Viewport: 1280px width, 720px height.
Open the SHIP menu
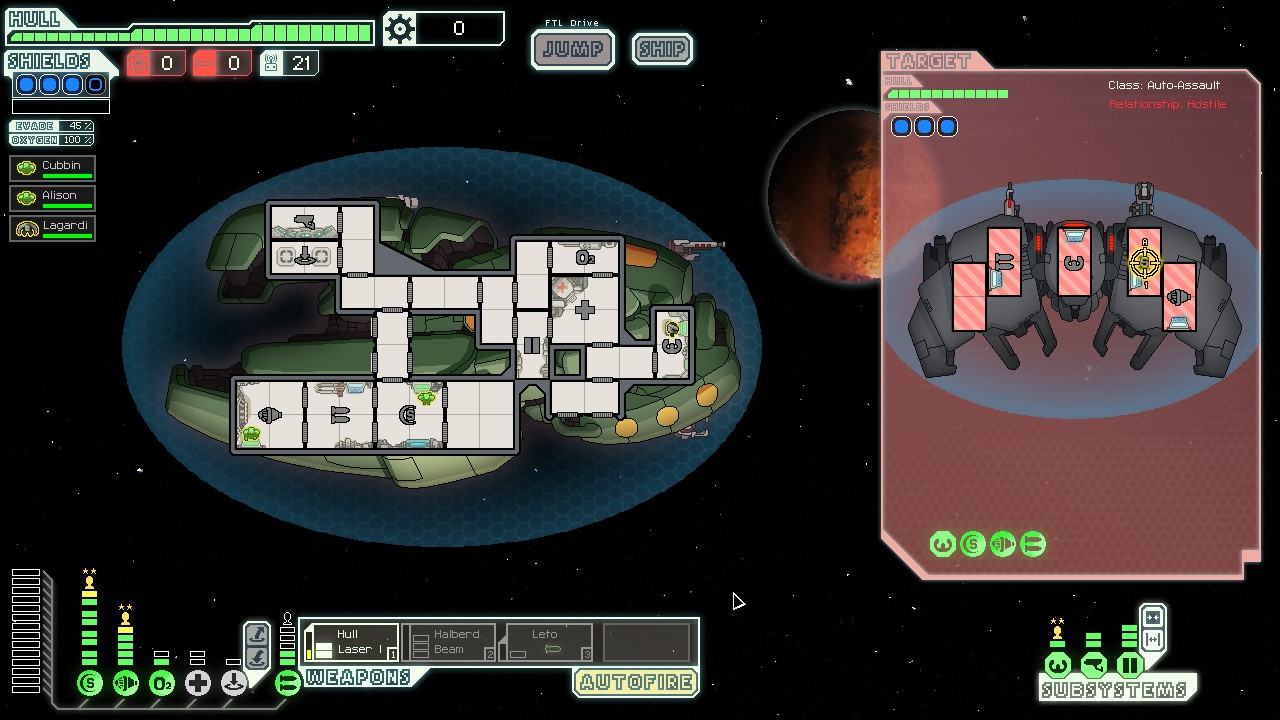click(x=662, y=49)
